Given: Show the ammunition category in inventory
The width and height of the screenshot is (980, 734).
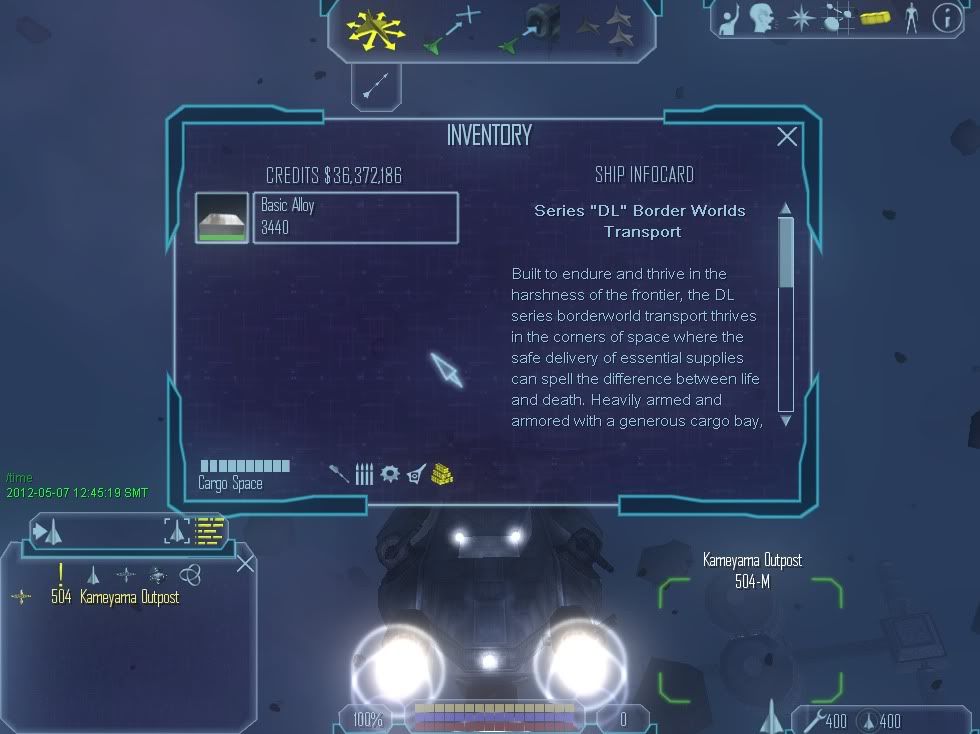Looking at the screenshot, I should pyautogui.click(x=364, y=474).
